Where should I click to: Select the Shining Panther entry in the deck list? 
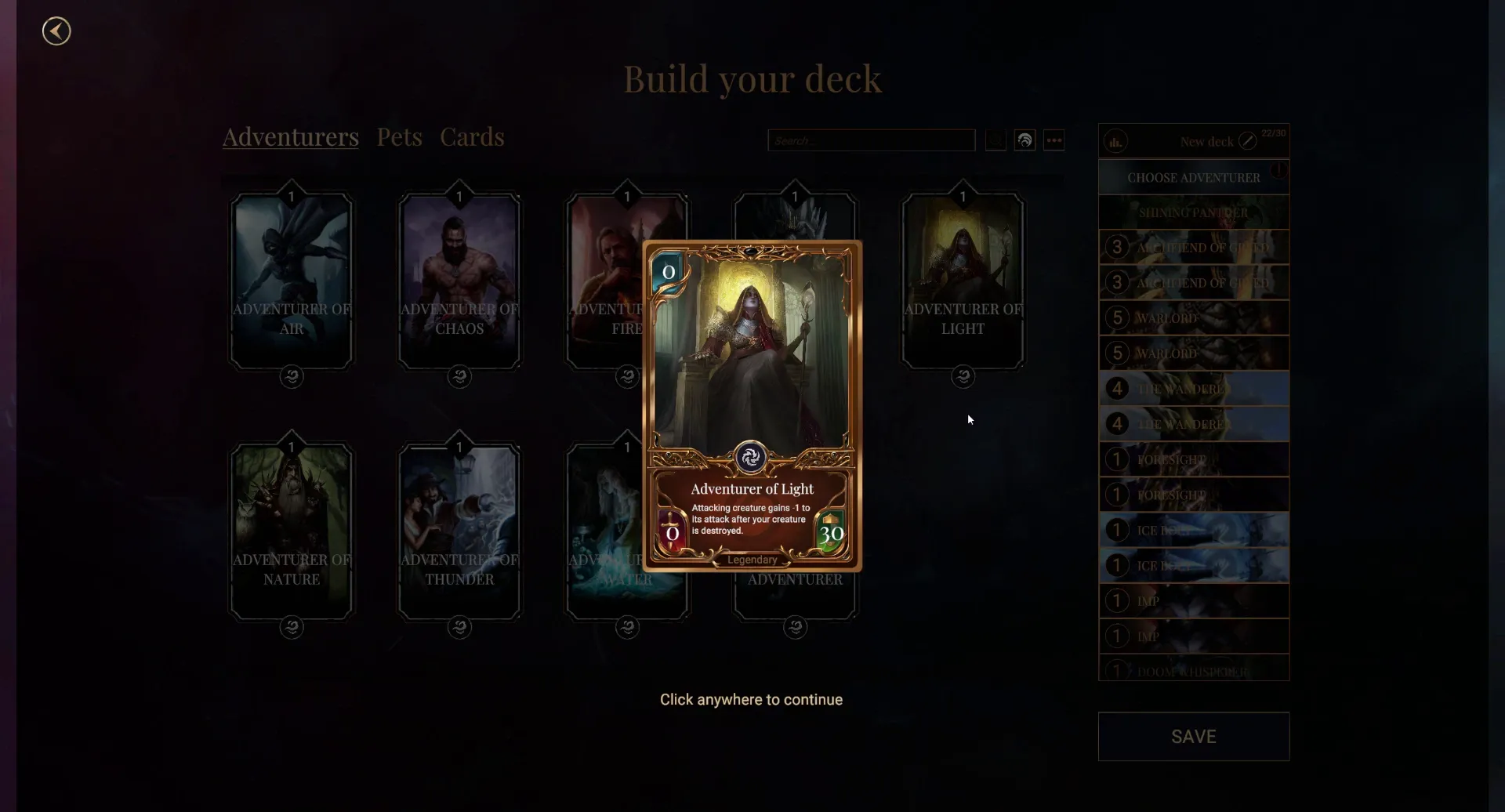click(x=1193, y=212)
